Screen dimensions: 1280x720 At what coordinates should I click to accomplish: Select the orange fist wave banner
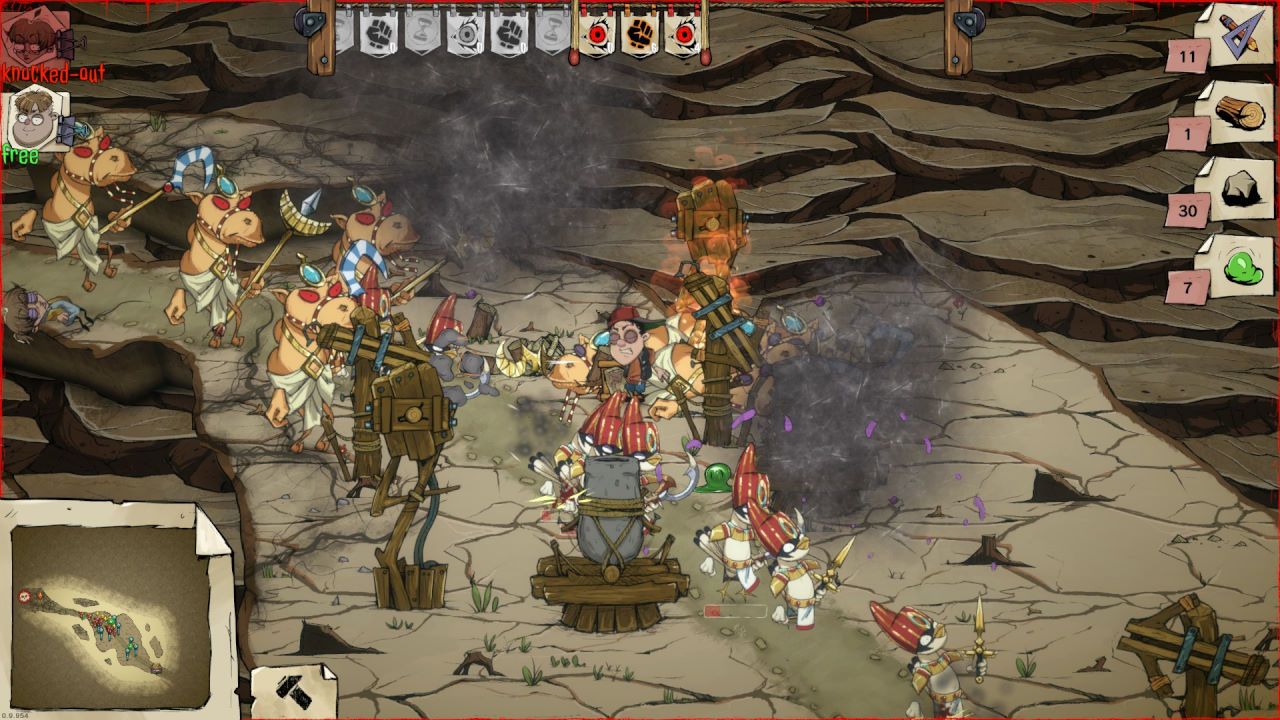pos(640,35)
